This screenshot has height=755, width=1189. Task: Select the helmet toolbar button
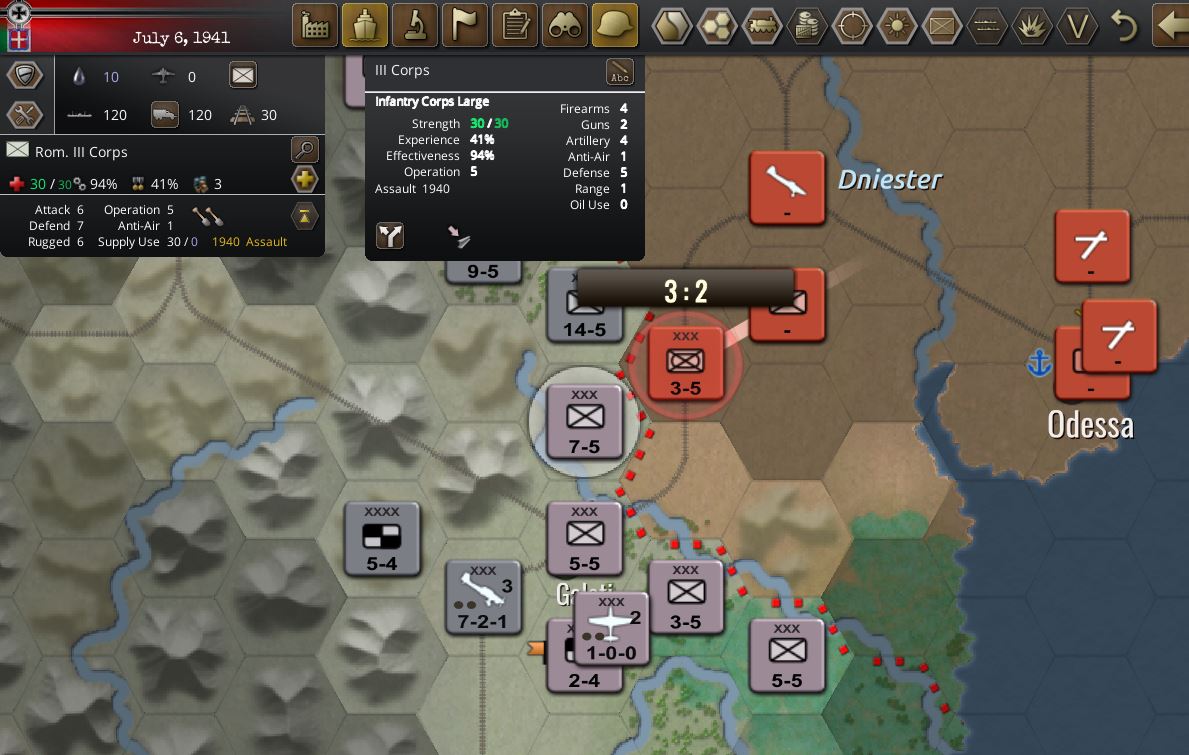click(615, 25)
